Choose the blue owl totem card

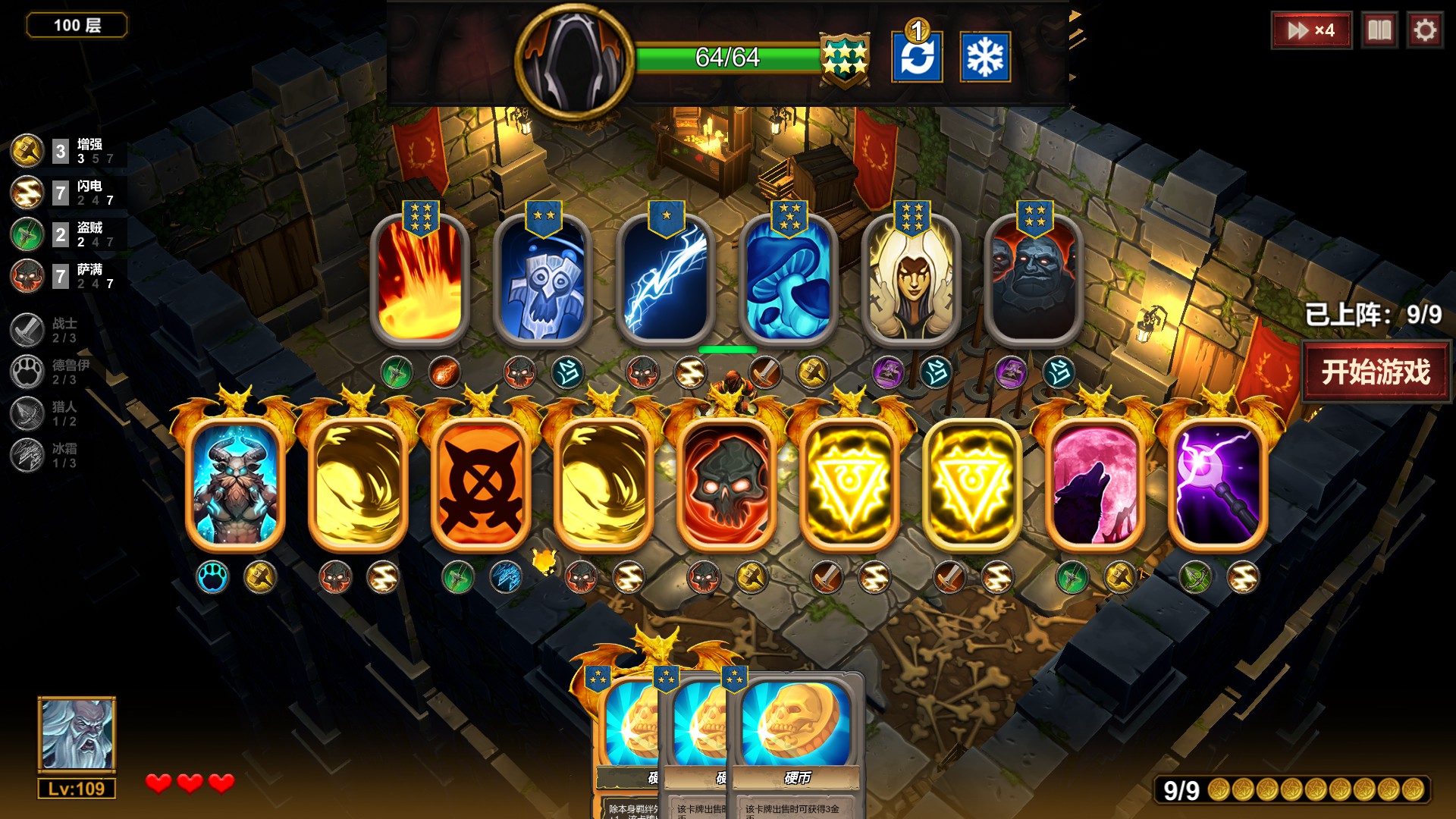point(542,279)
